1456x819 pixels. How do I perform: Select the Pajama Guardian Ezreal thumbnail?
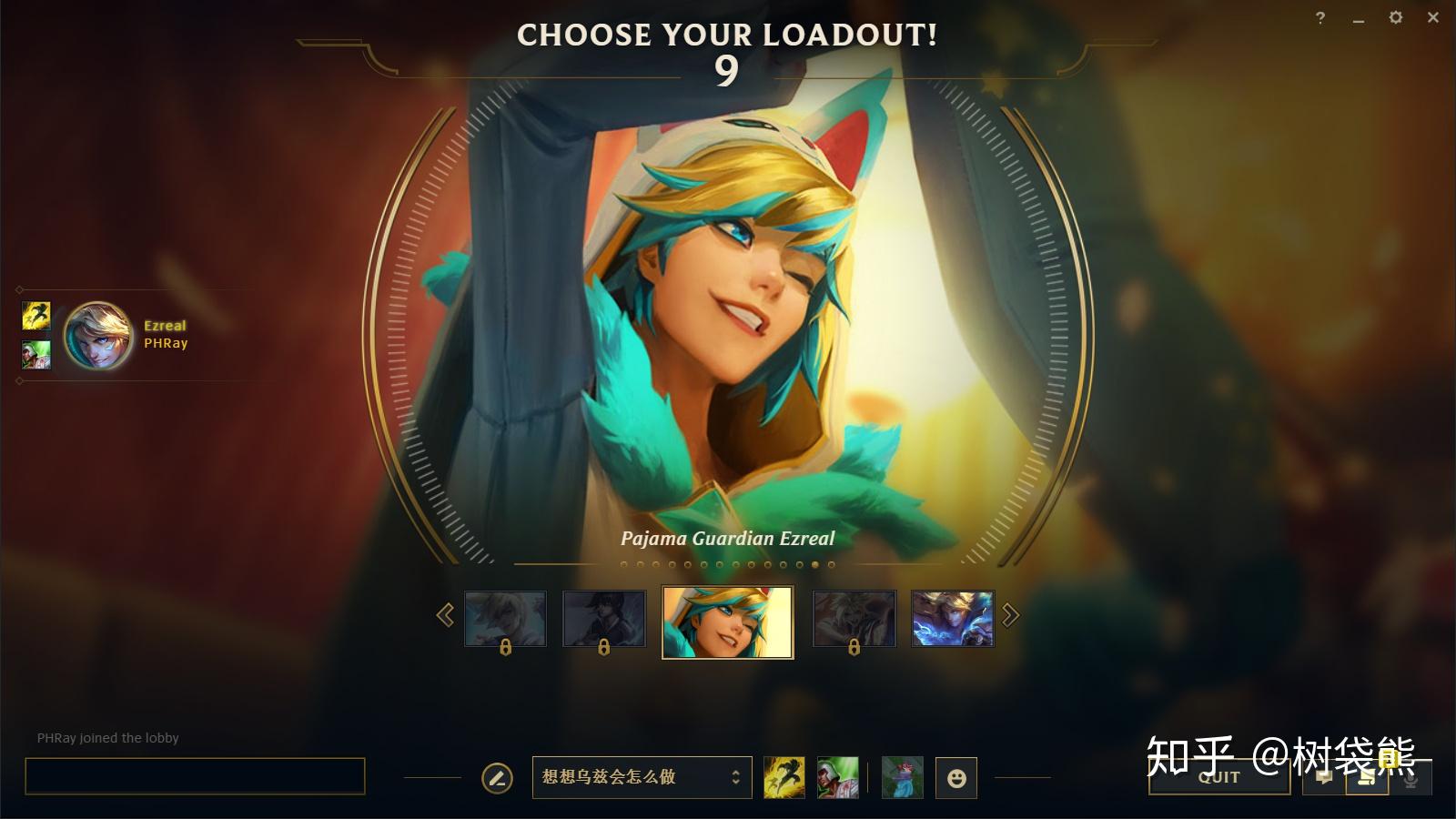(727, 622)
